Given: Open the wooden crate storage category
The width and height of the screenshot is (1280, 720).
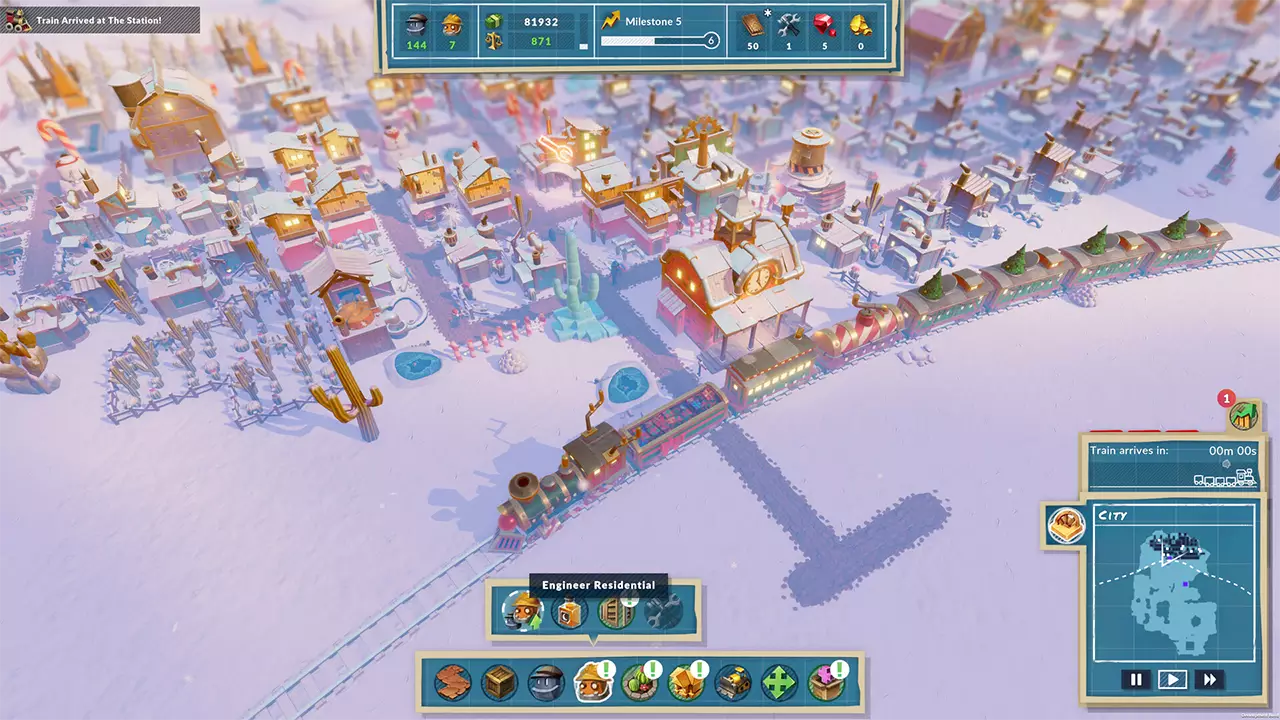Looking at the screenshot, I should [499, 683].
